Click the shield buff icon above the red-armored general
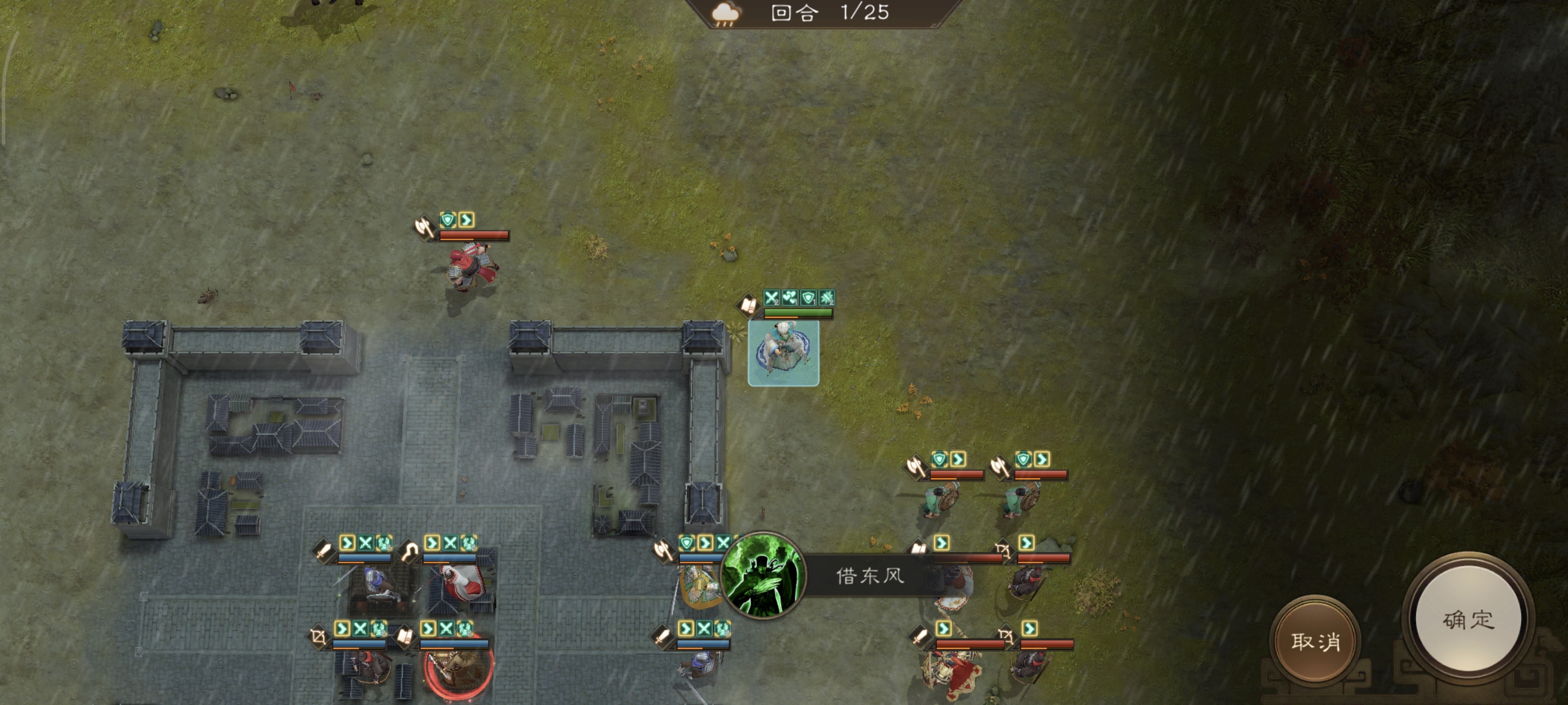1568x705 pixels. [448, 220]
